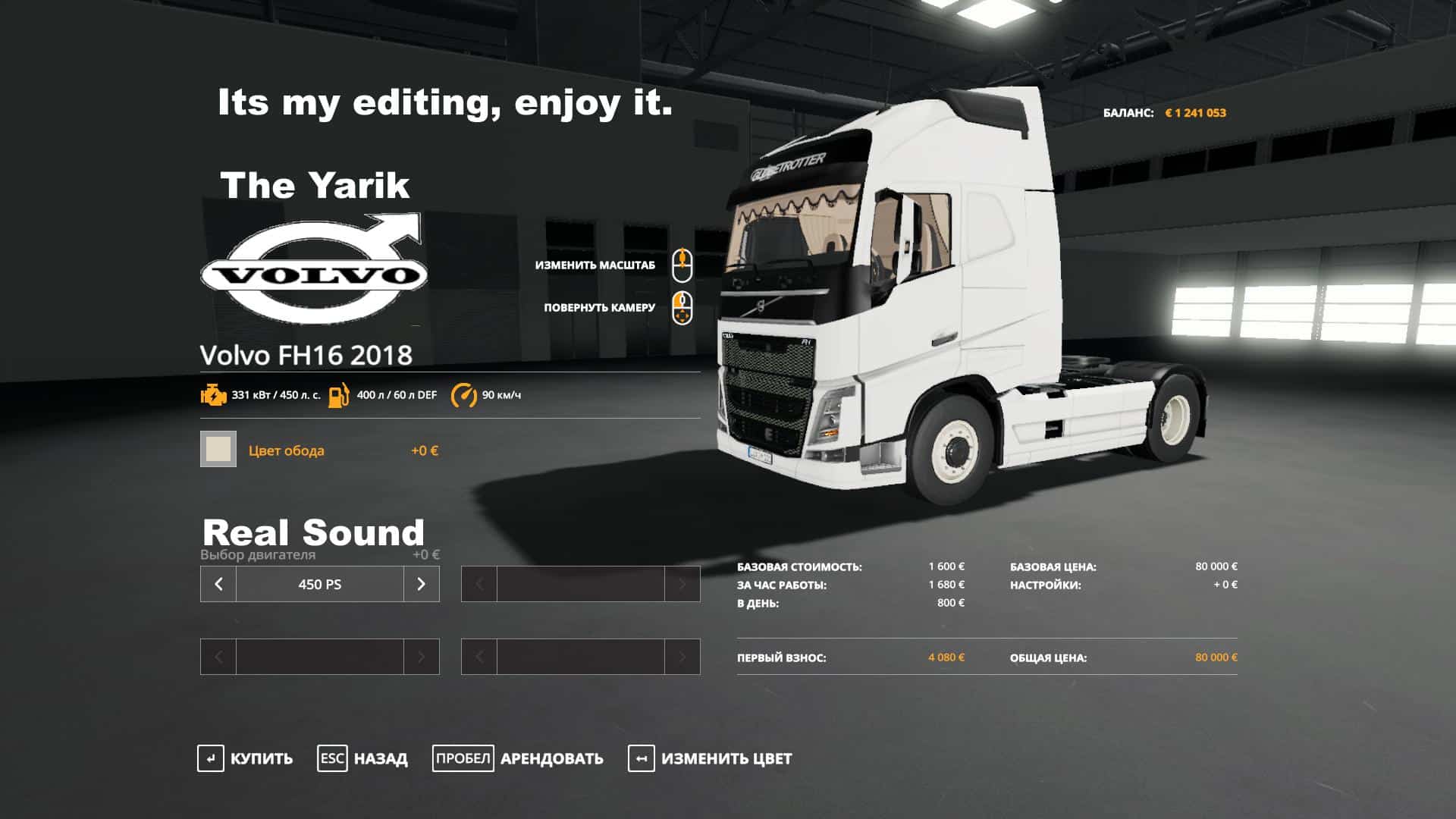Switch to next engine option

(421, 584)
